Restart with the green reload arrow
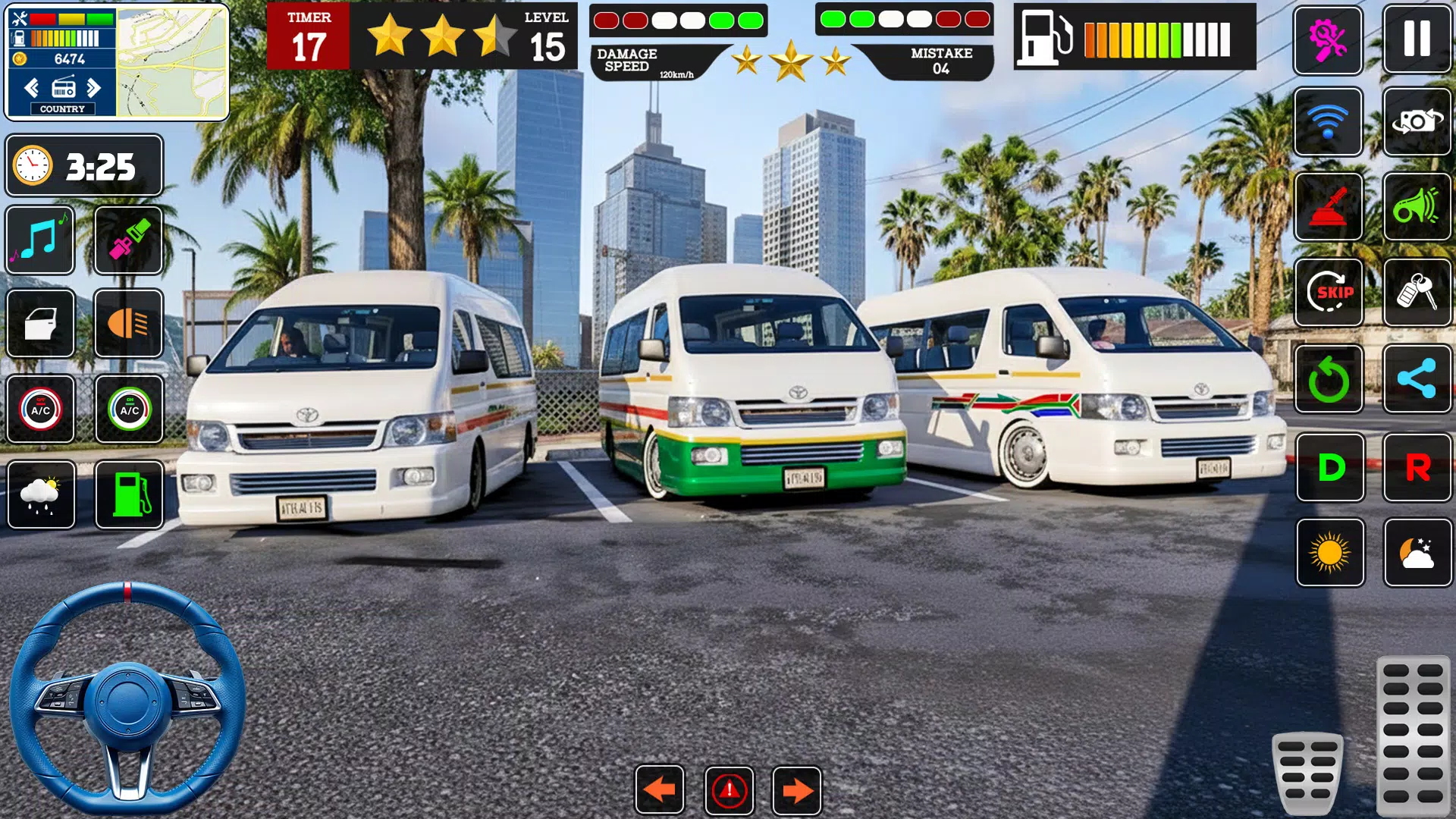 click(x=1328, y=378)
